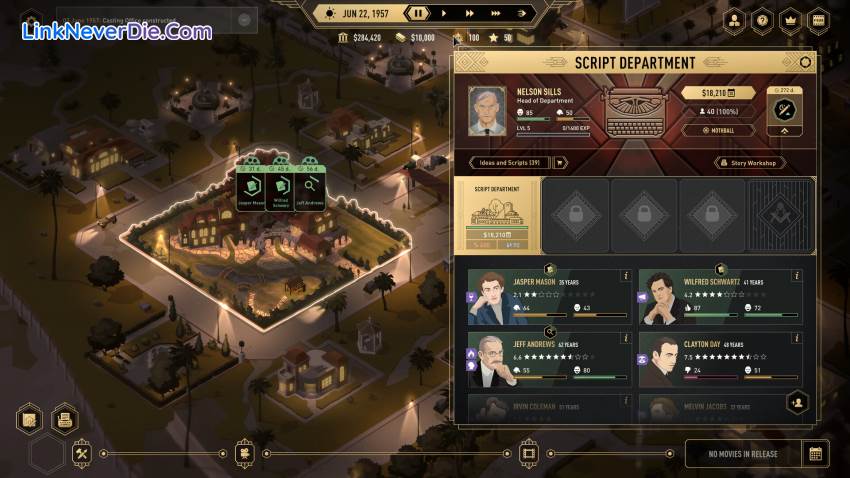Open the studio profile icon

(x=734, y=20)
